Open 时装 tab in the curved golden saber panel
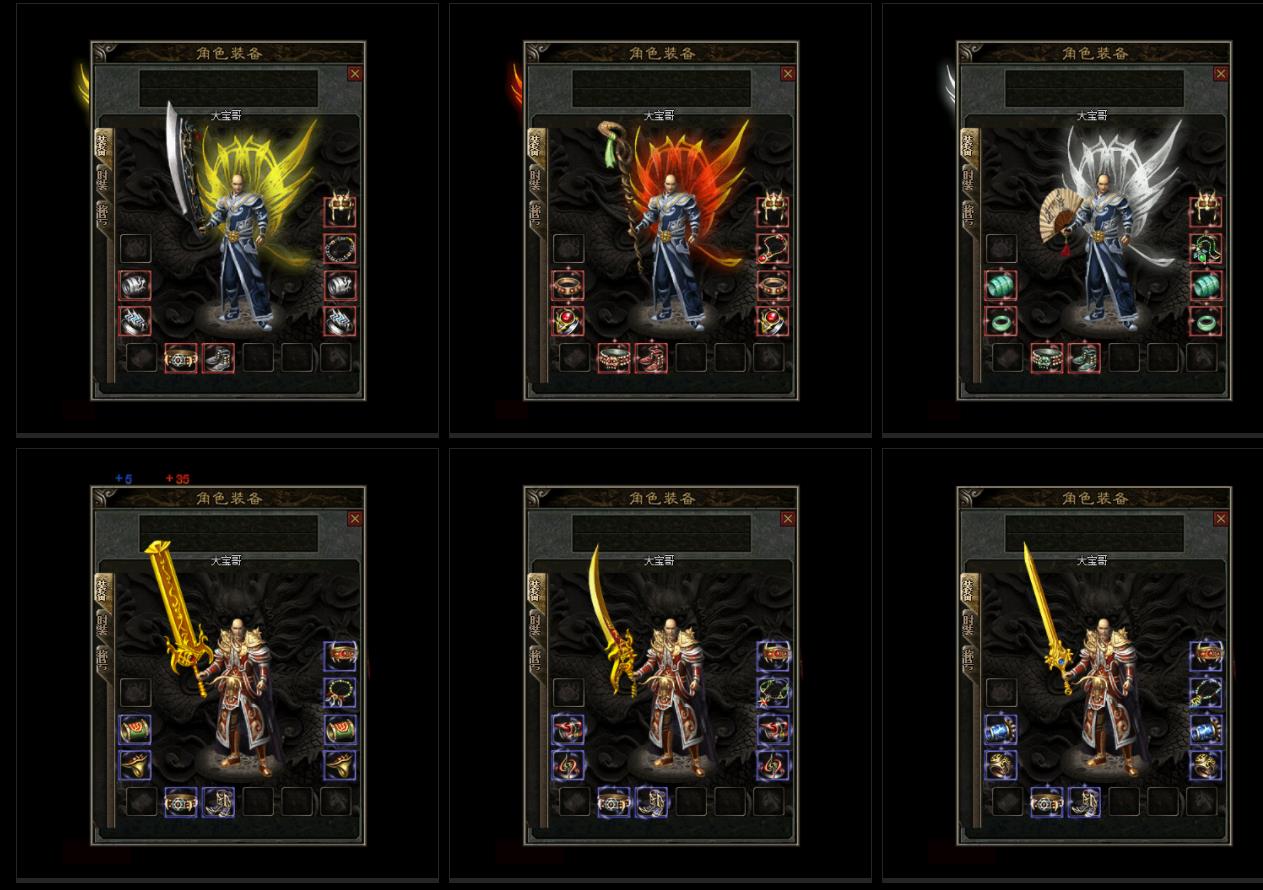This screenshot has height=890, width=1263. [x=536, y=626]
